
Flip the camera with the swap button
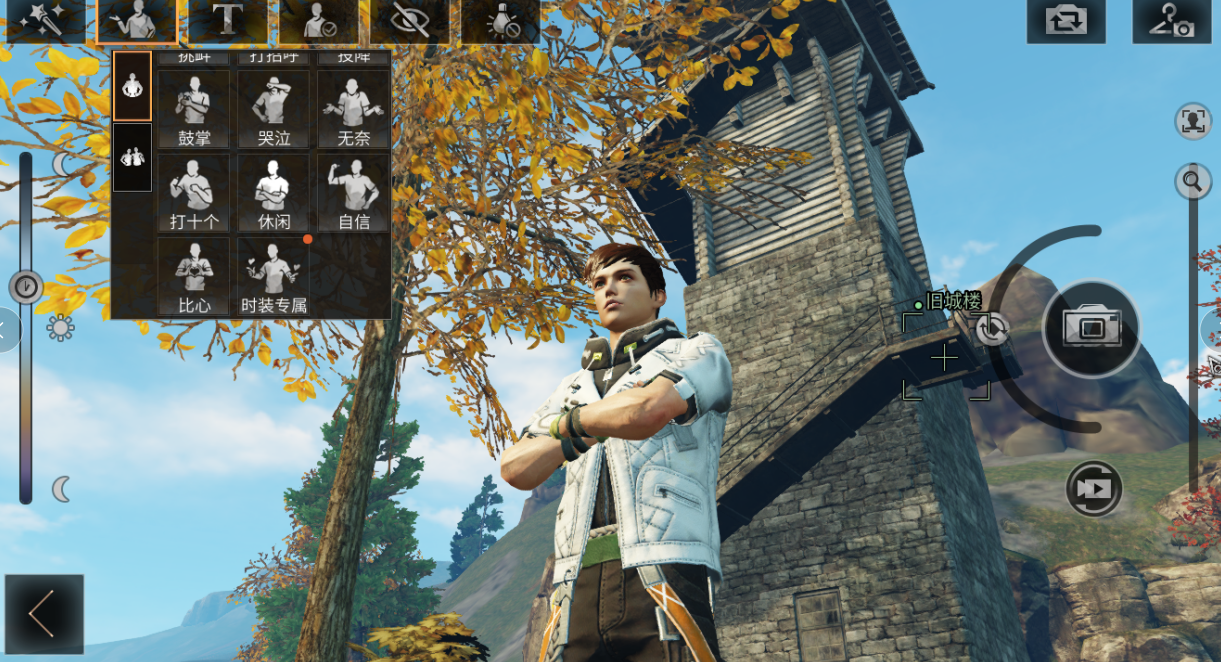point(1066,21)
